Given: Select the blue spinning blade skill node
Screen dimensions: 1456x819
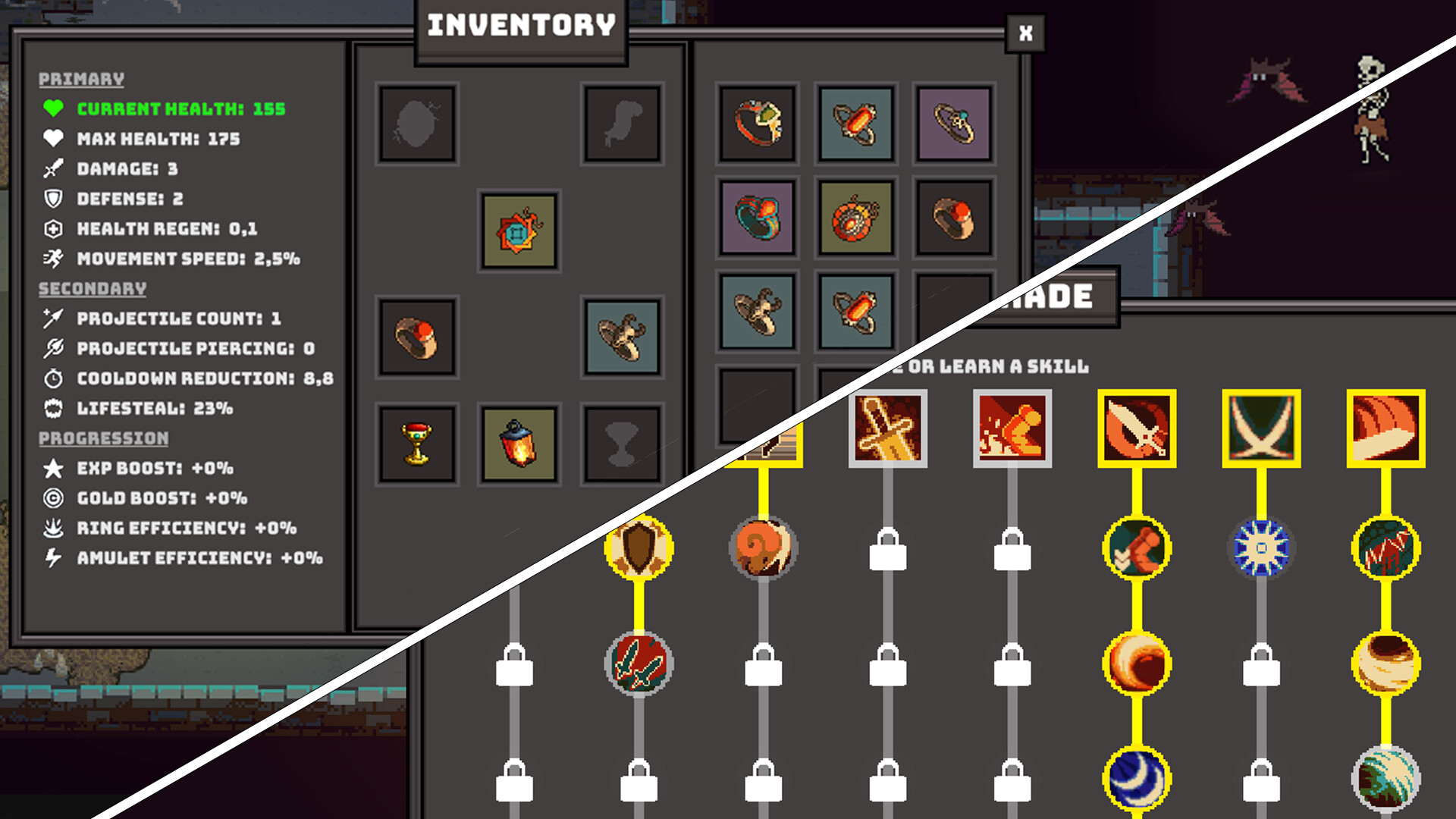Looking at the screenshot, I should coord(1260,548).
